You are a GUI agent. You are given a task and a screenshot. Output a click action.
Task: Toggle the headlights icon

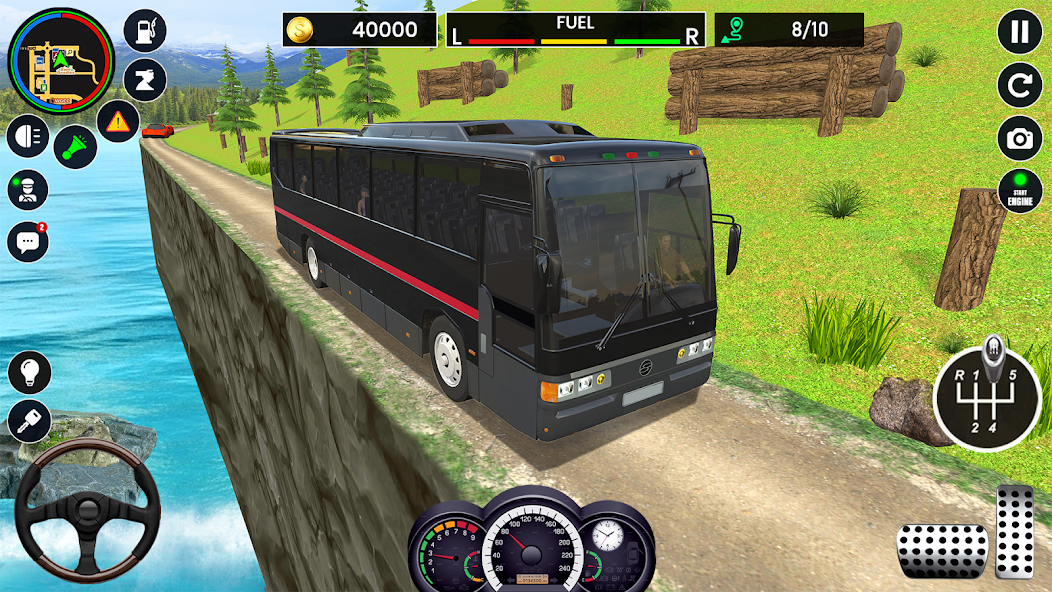(x=28, y=137)
